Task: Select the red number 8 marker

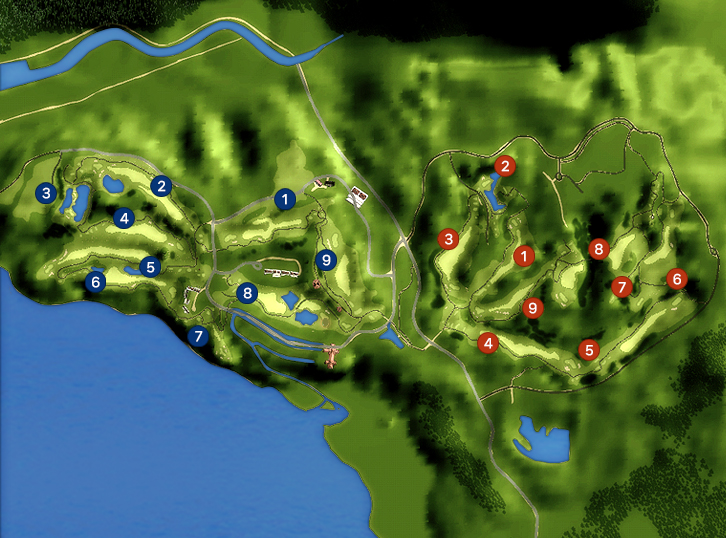Action: pos(599,248)
